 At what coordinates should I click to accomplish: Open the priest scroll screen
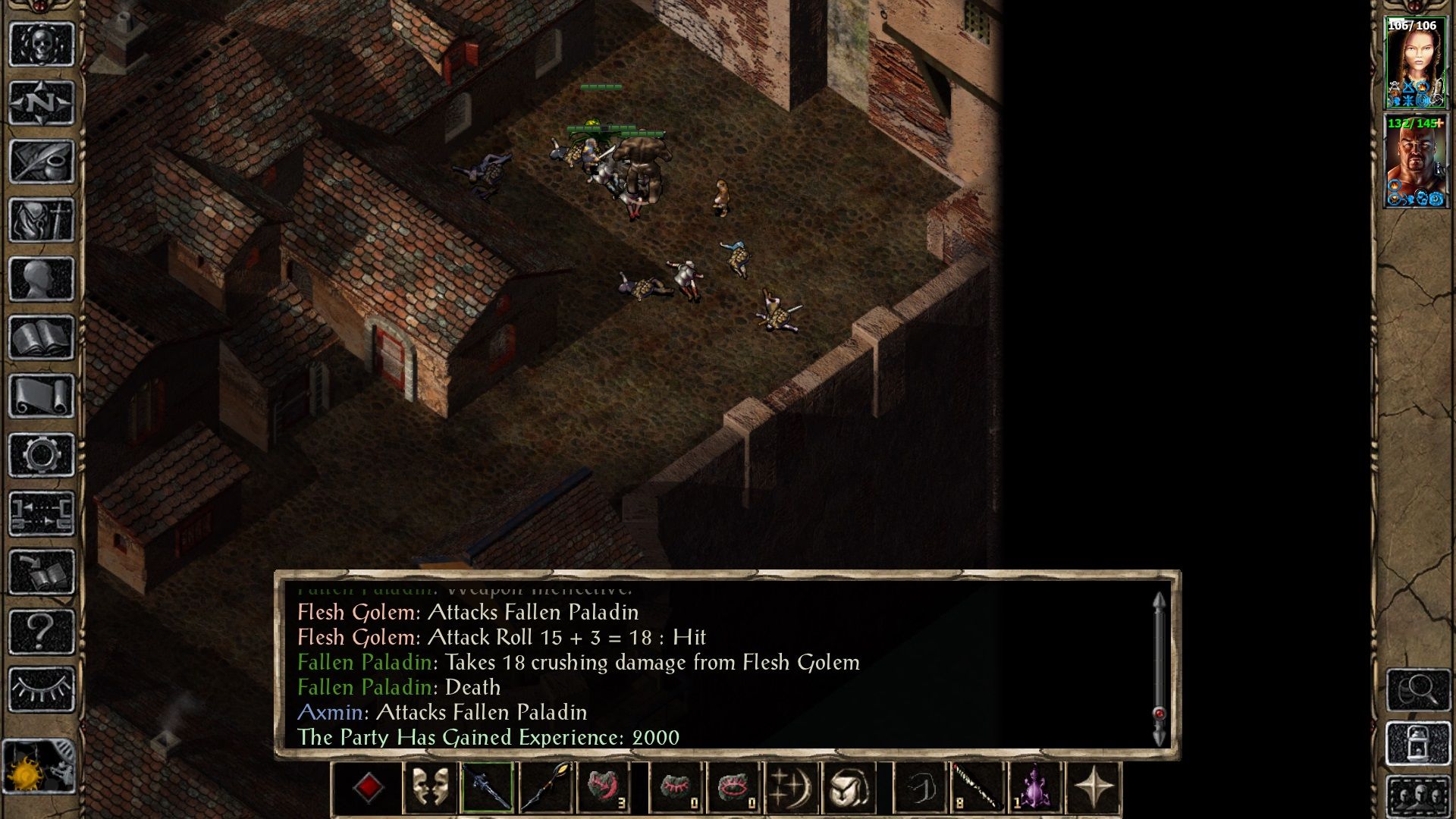(42, 396)
